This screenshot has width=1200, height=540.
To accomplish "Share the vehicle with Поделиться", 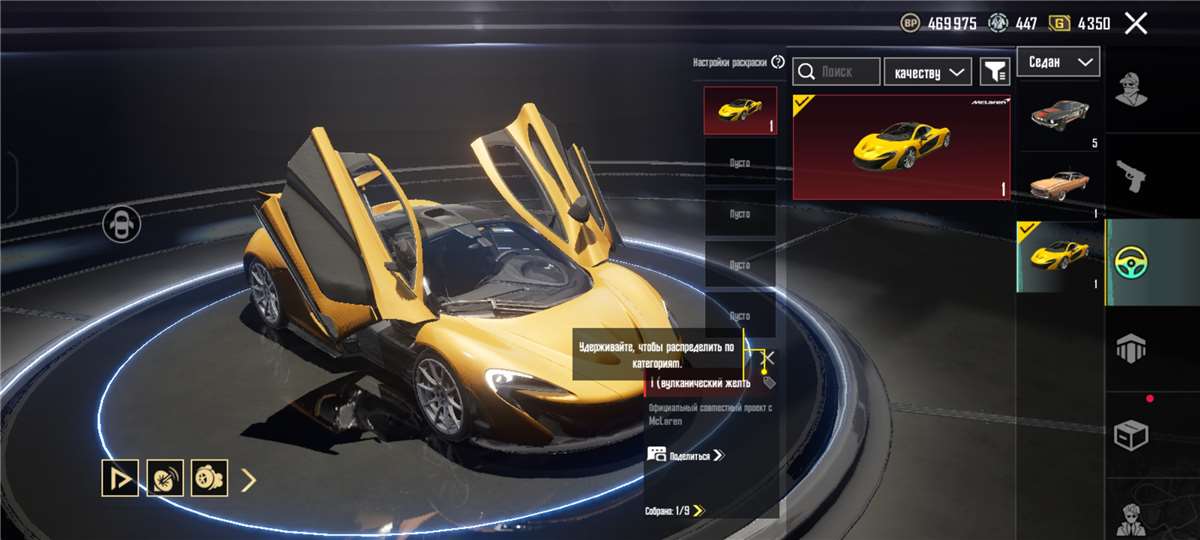I will pos(686,455).
